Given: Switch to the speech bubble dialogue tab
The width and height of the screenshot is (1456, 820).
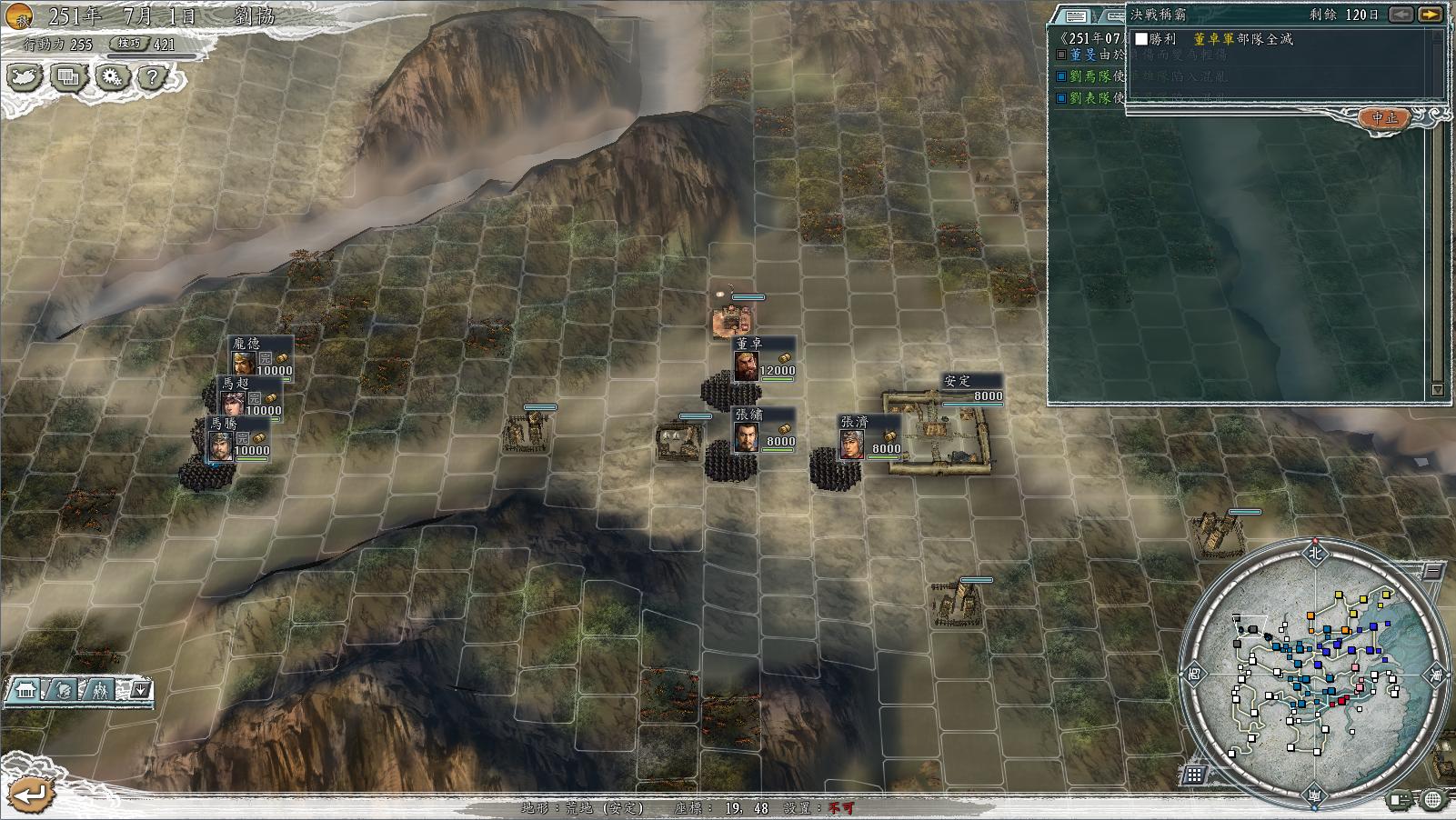Looking at the screenshot, I should click(x=1111, y=15).
